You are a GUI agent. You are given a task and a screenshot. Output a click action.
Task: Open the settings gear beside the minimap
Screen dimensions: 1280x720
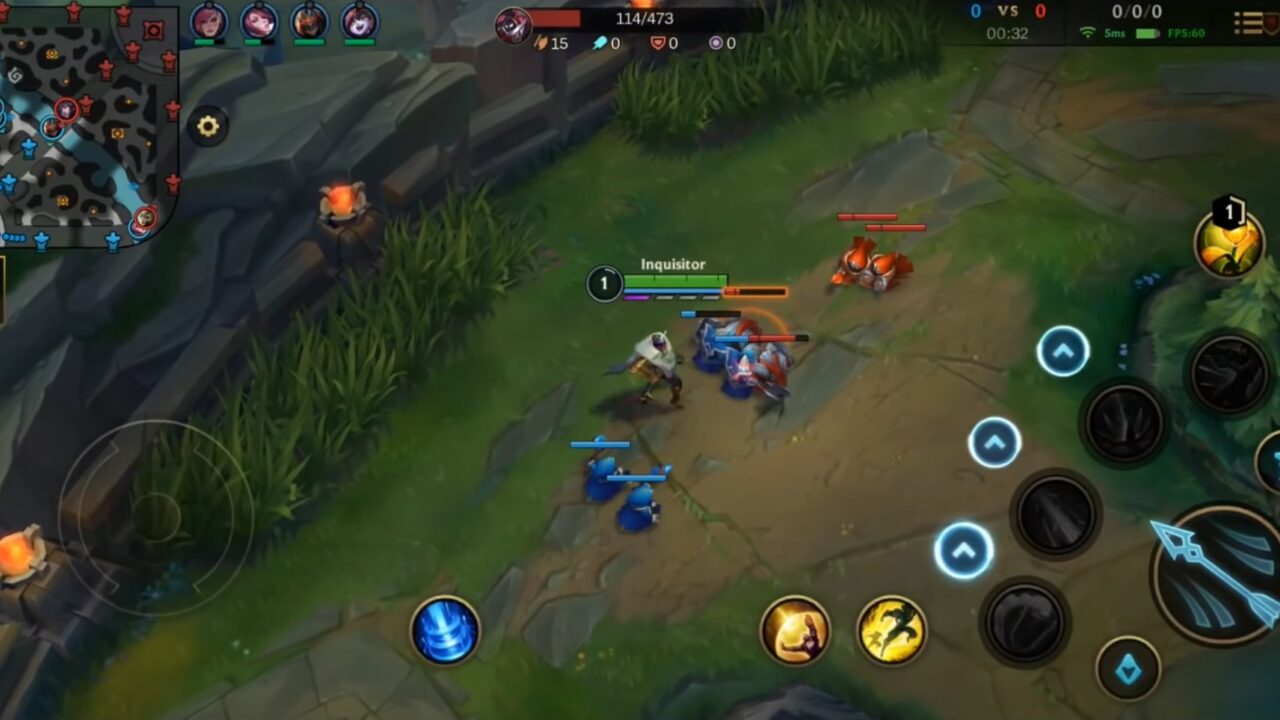[x=207, y=126]
